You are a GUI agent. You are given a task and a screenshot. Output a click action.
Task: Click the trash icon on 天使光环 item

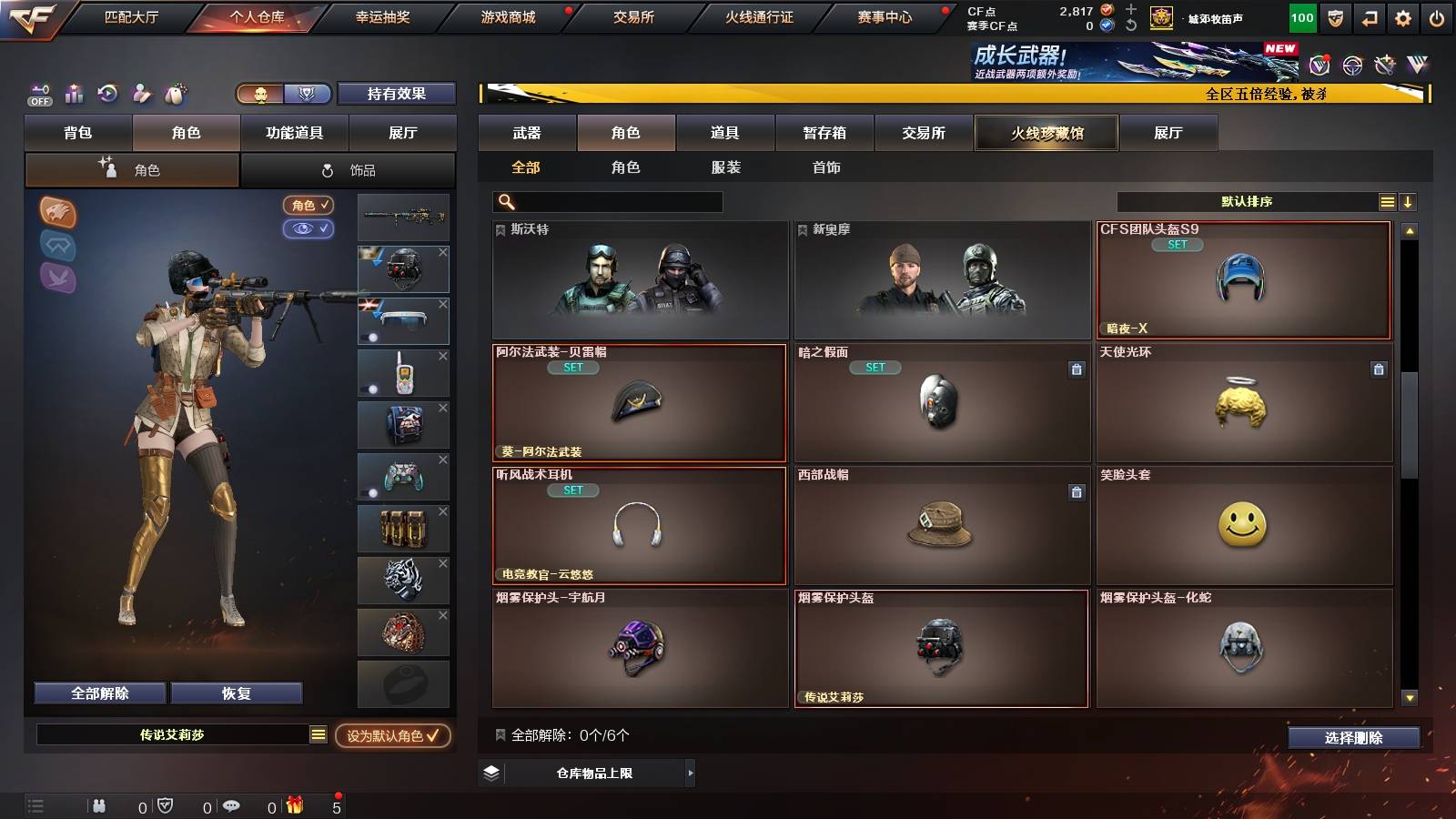click(1377, 369)
